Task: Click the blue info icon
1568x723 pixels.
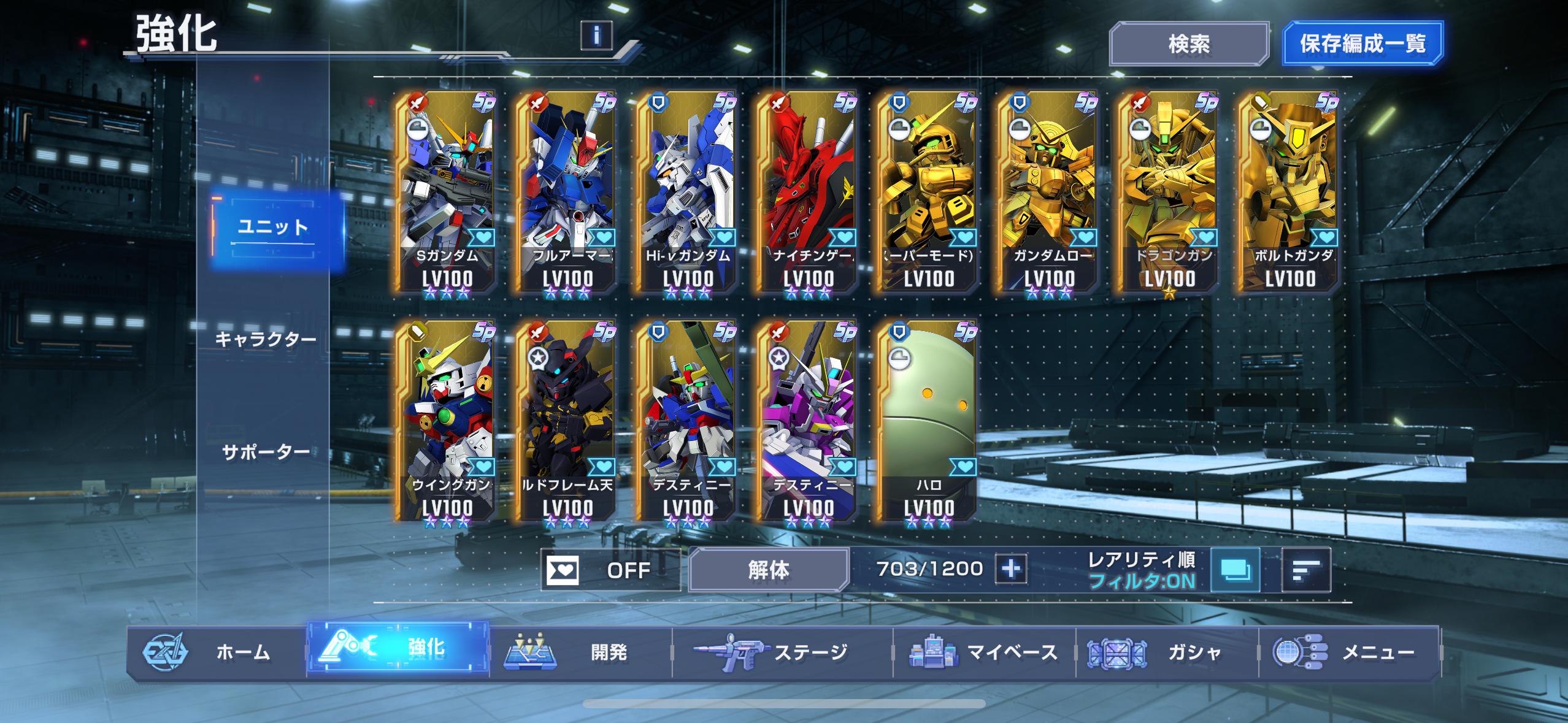Action: click(x=596, y=35)
